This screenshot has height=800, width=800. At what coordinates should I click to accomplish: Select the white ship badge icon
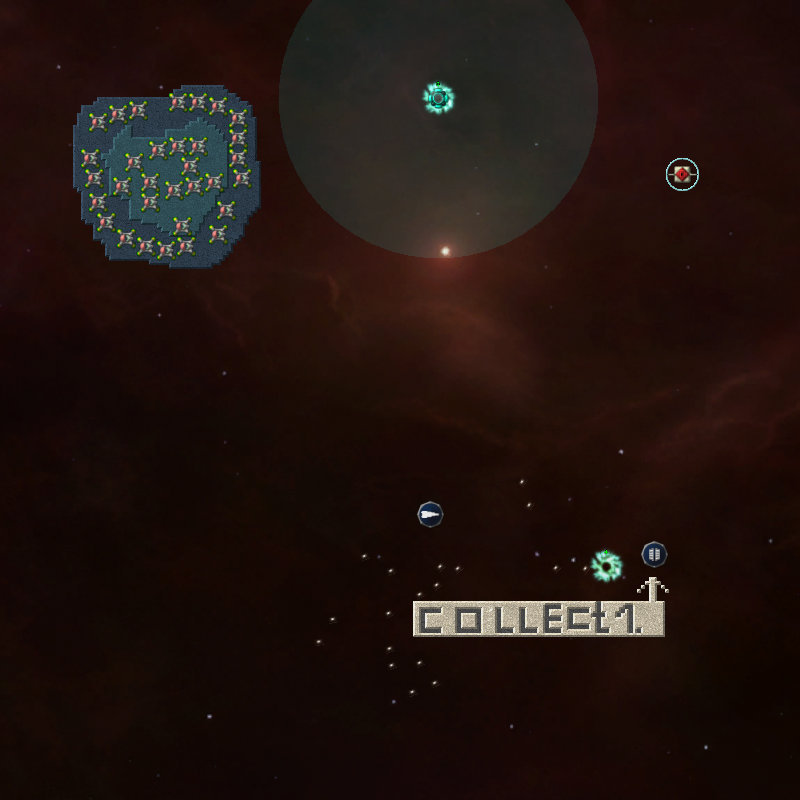[430, 515]
